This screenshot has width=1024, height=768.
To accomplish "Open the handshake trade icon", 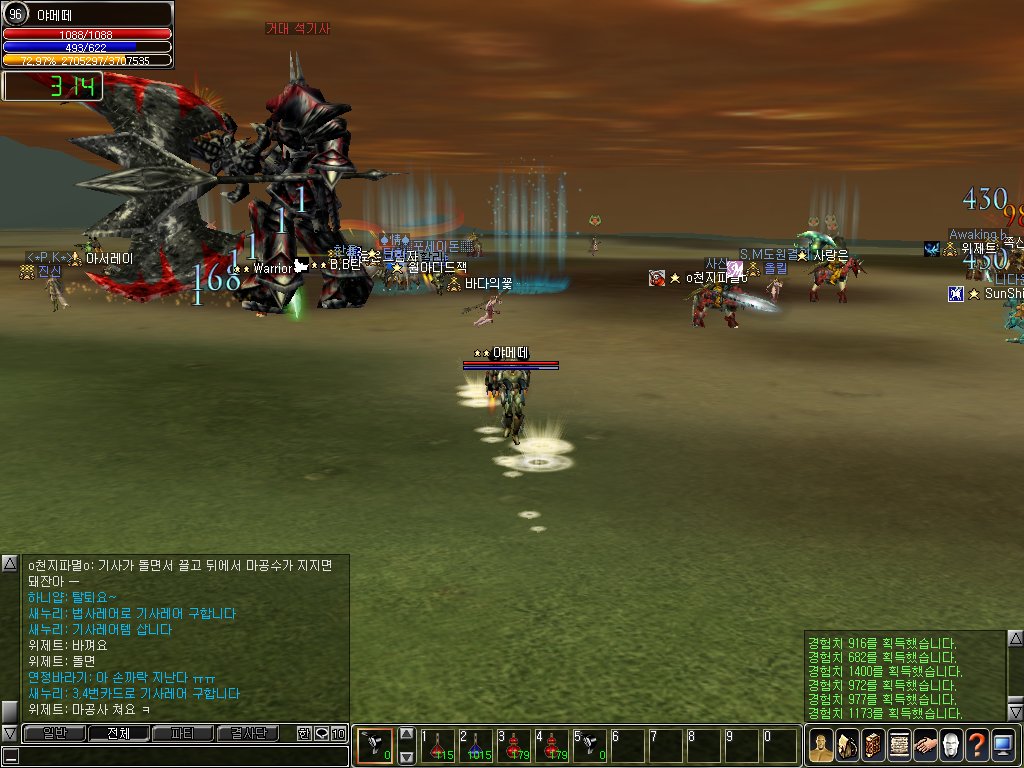I will click(924, 746).
